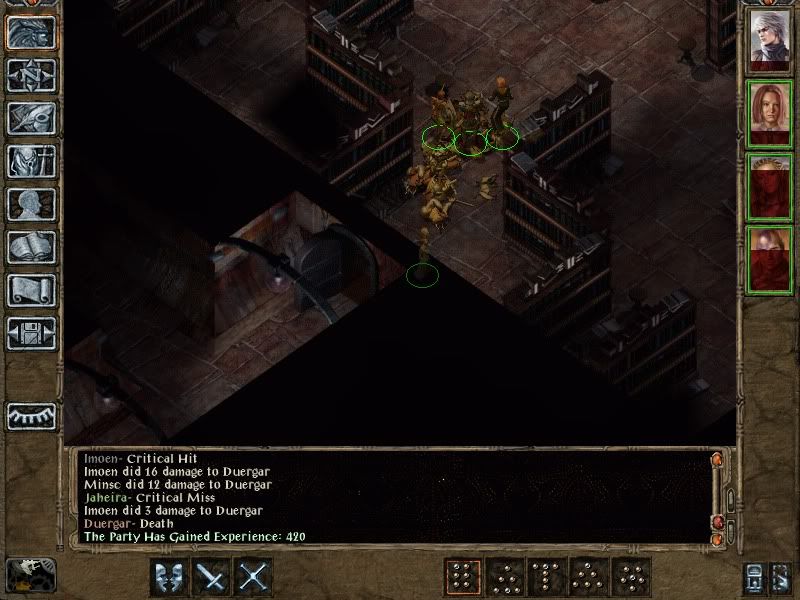Activate the guard shield action button
Image resolution: width=800 pixels, height=600 pixels.
pyautogui.click(x=169, y=577)
